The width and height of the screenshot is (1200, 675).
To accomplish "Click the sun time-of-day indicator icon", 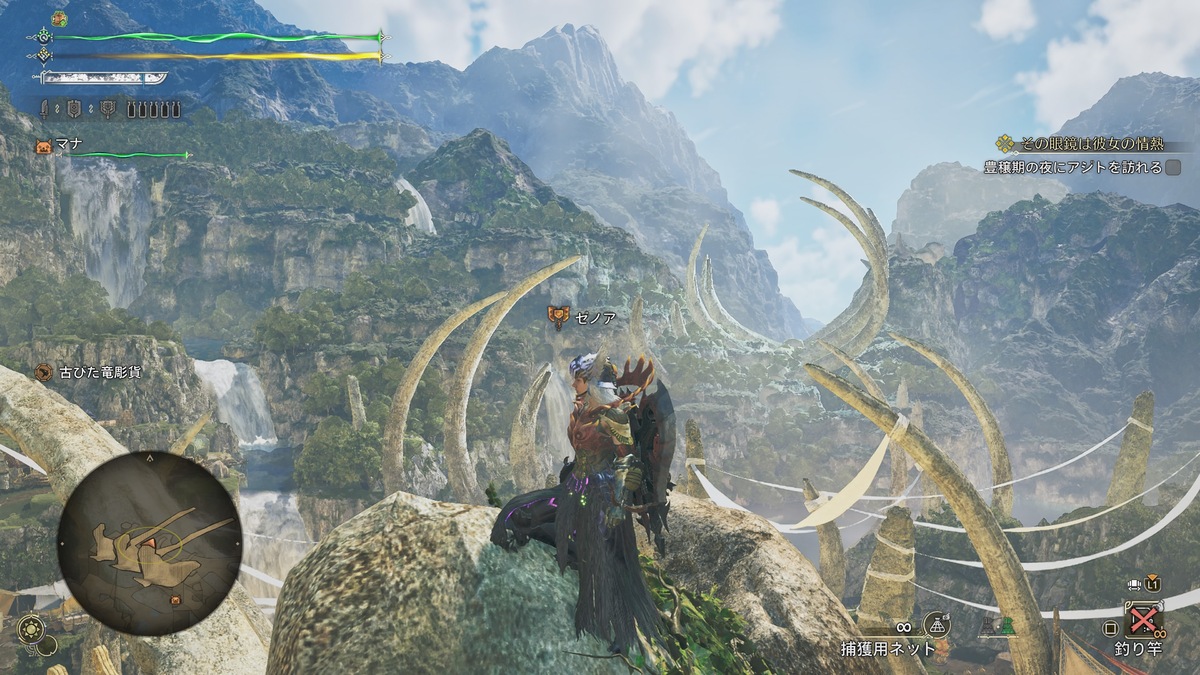I will point(31,629).
